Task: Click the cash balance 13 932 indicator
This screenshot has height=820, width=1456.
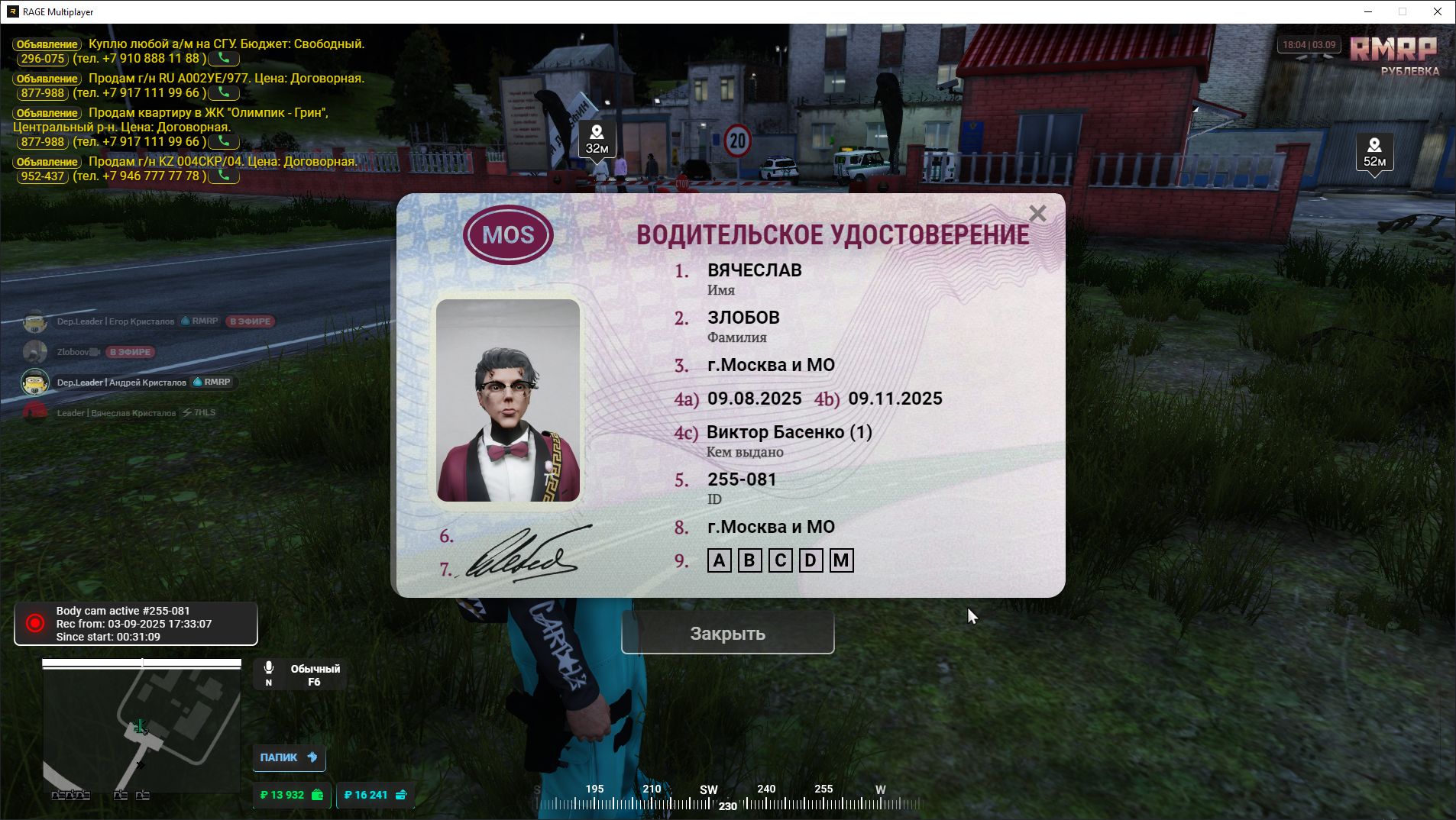Action: click(291, 795)
